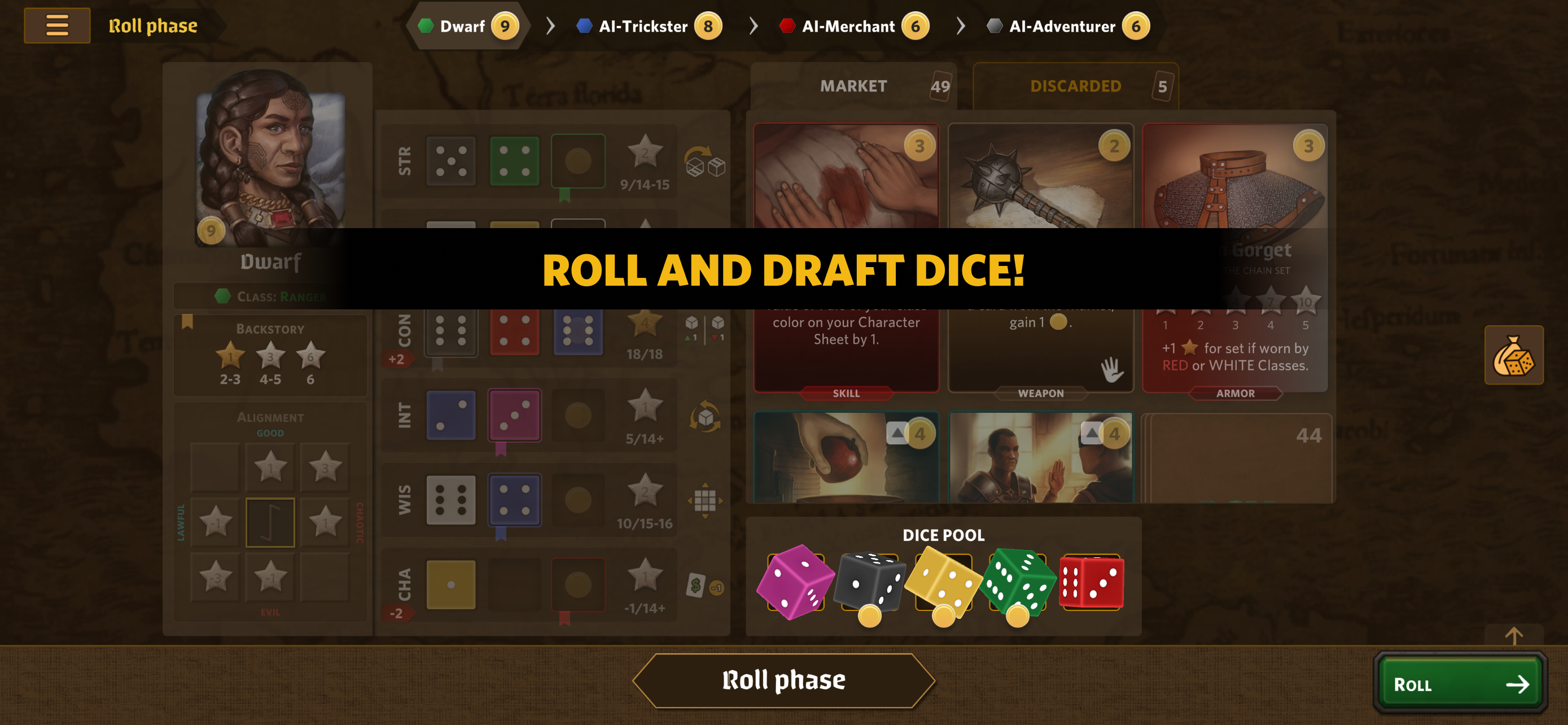The height and width of the screenshot is (725, 1568).
Task: Toggle the draft coin under the yellow die
Action: [x=944, y=617]
